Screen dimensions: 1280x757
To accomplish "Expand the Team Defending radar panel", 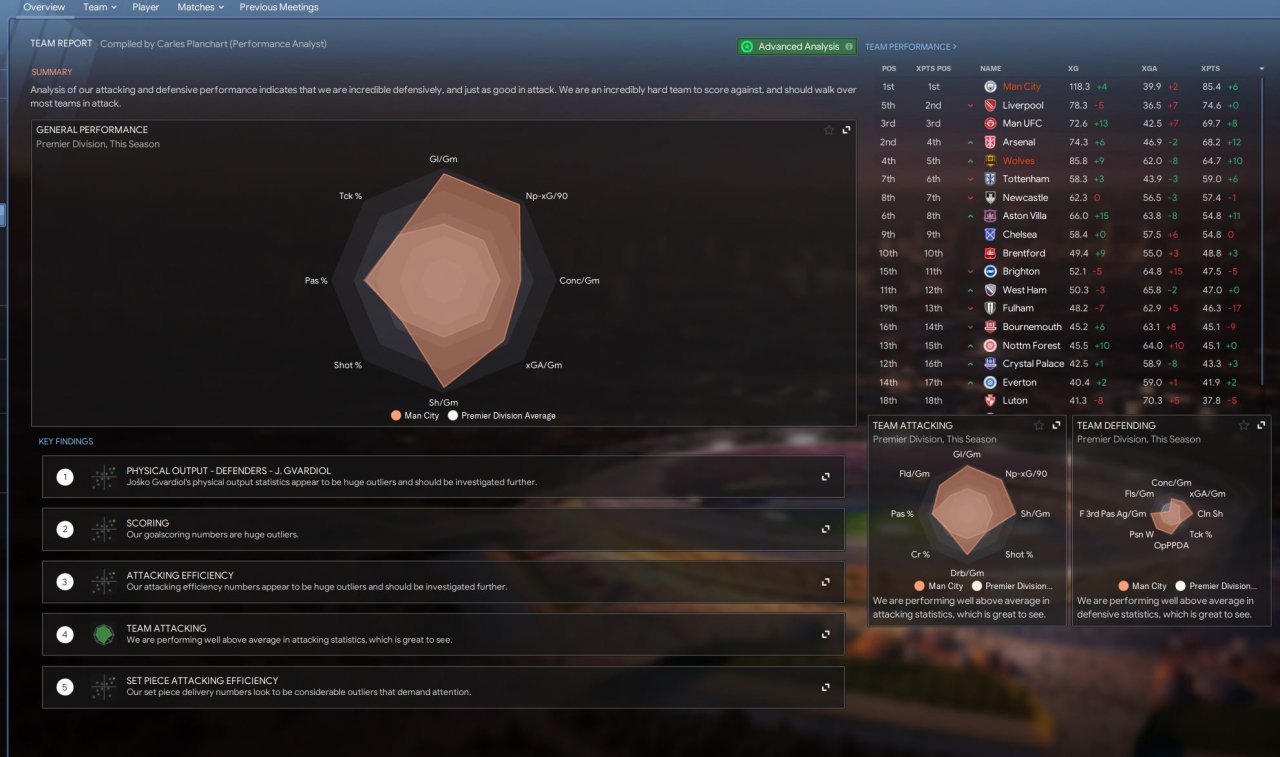I will [1261, 425].
